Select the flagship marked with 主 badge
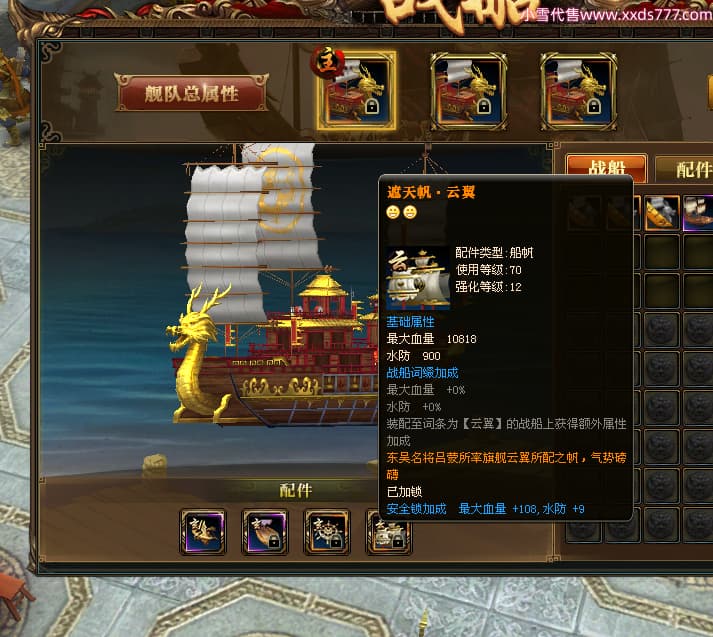The height and width of the screenshot is (637, 713). pyautogui.click(x=356, y=91)
